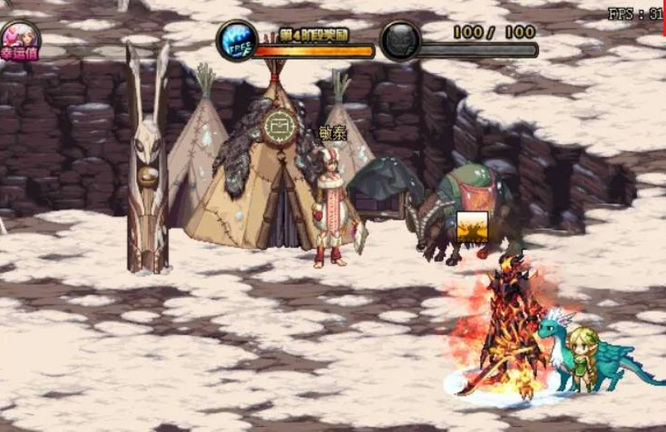Click the blue FREE reward orb

[237, 40]
